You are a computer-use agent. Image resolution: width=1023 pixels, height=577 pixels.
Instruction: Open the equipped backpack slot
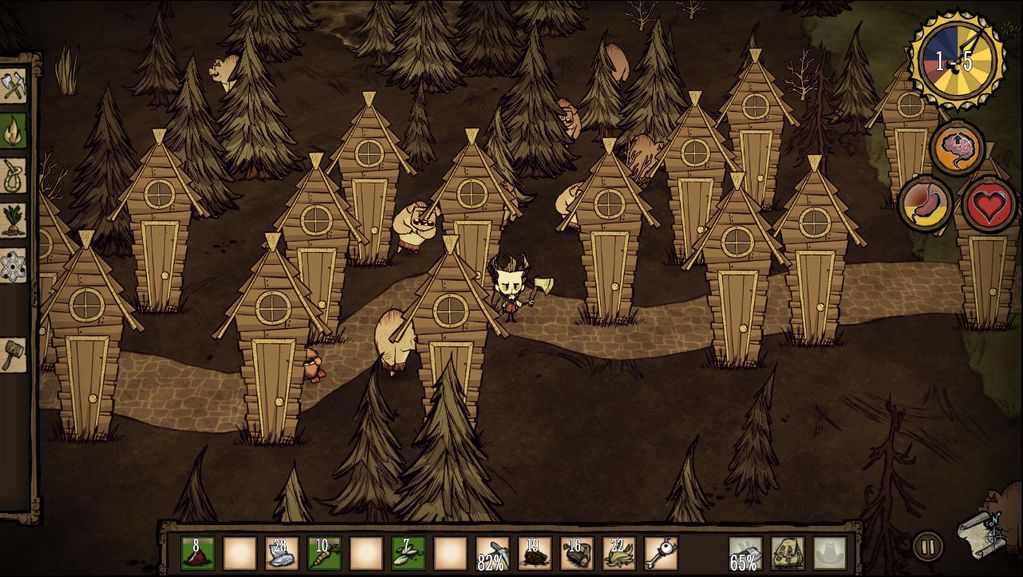click(x=787, y=553)
